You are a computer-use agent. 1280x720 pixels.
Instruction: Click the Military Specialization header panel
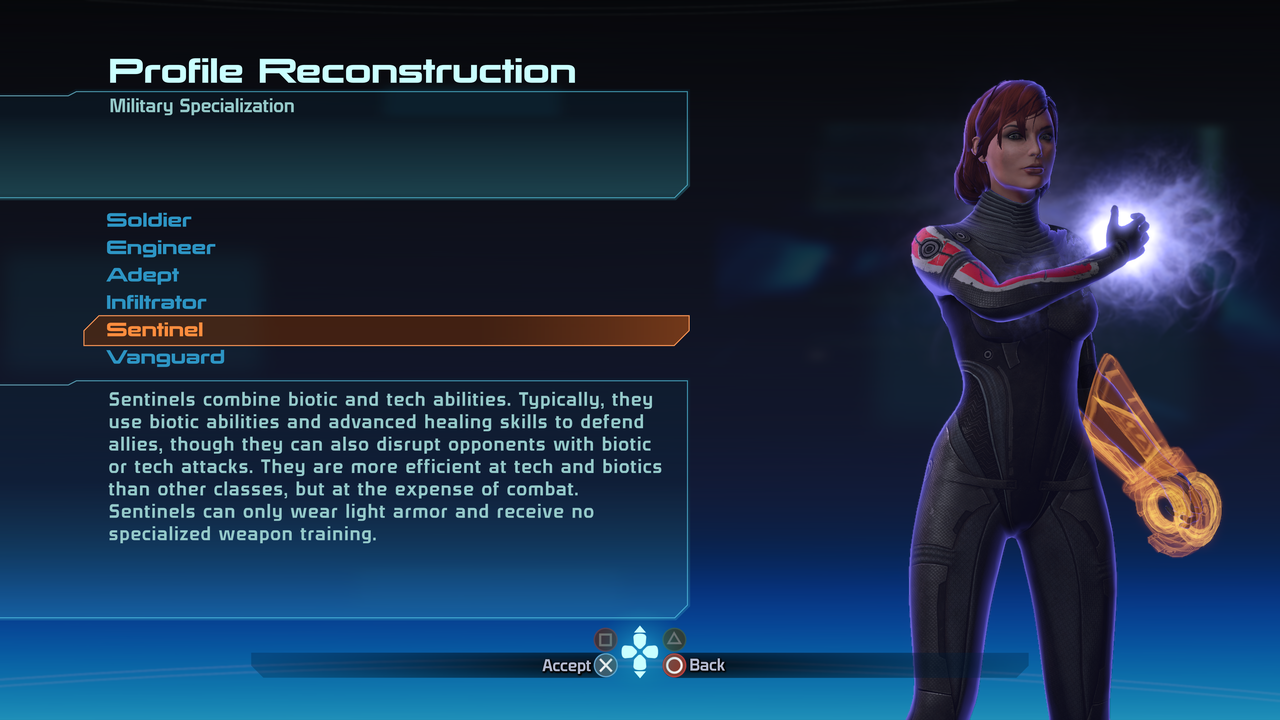point(201,106)
